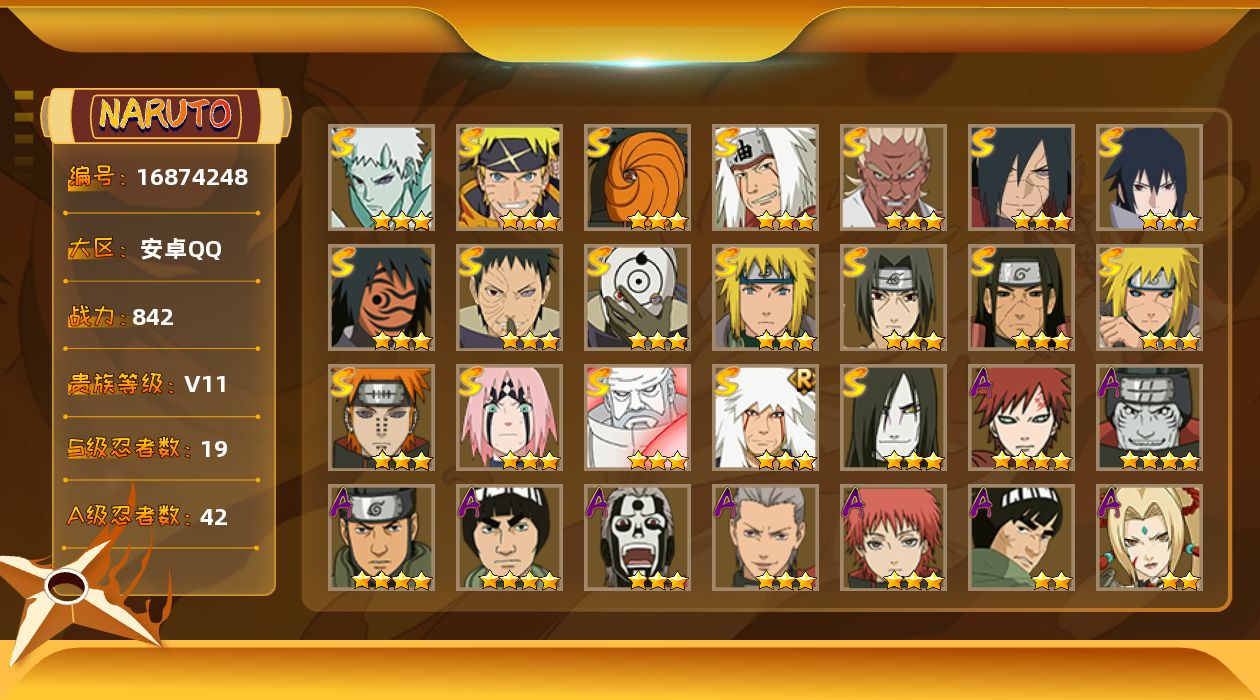1260x700 pixels.
Task: Choose the skull-faced A-rank ninja tile
Action: (x=637, y=538)
